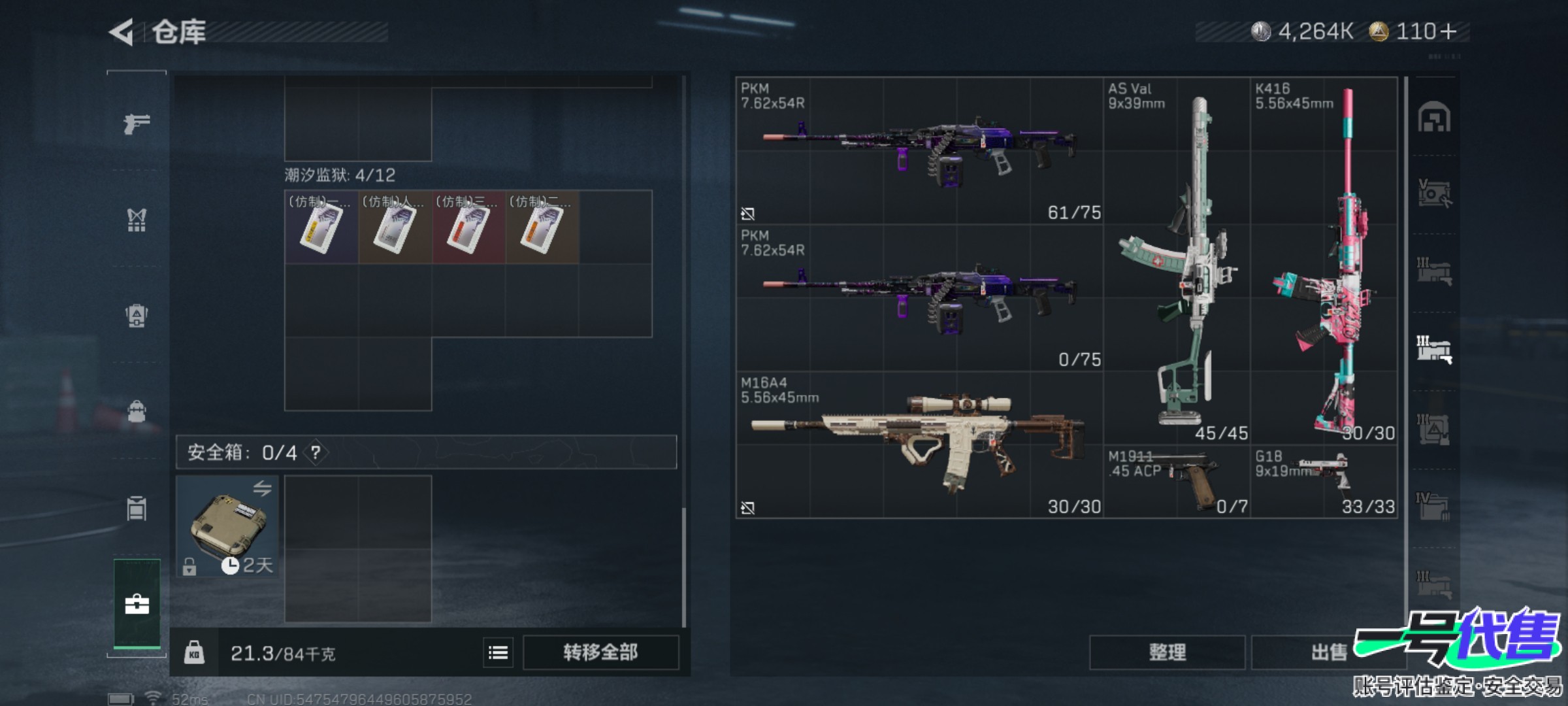The height and width of the screenshot is (706, 1568).
Task: Select the first replica keycard in 潮汐监狱
Action: coord(321,227)
